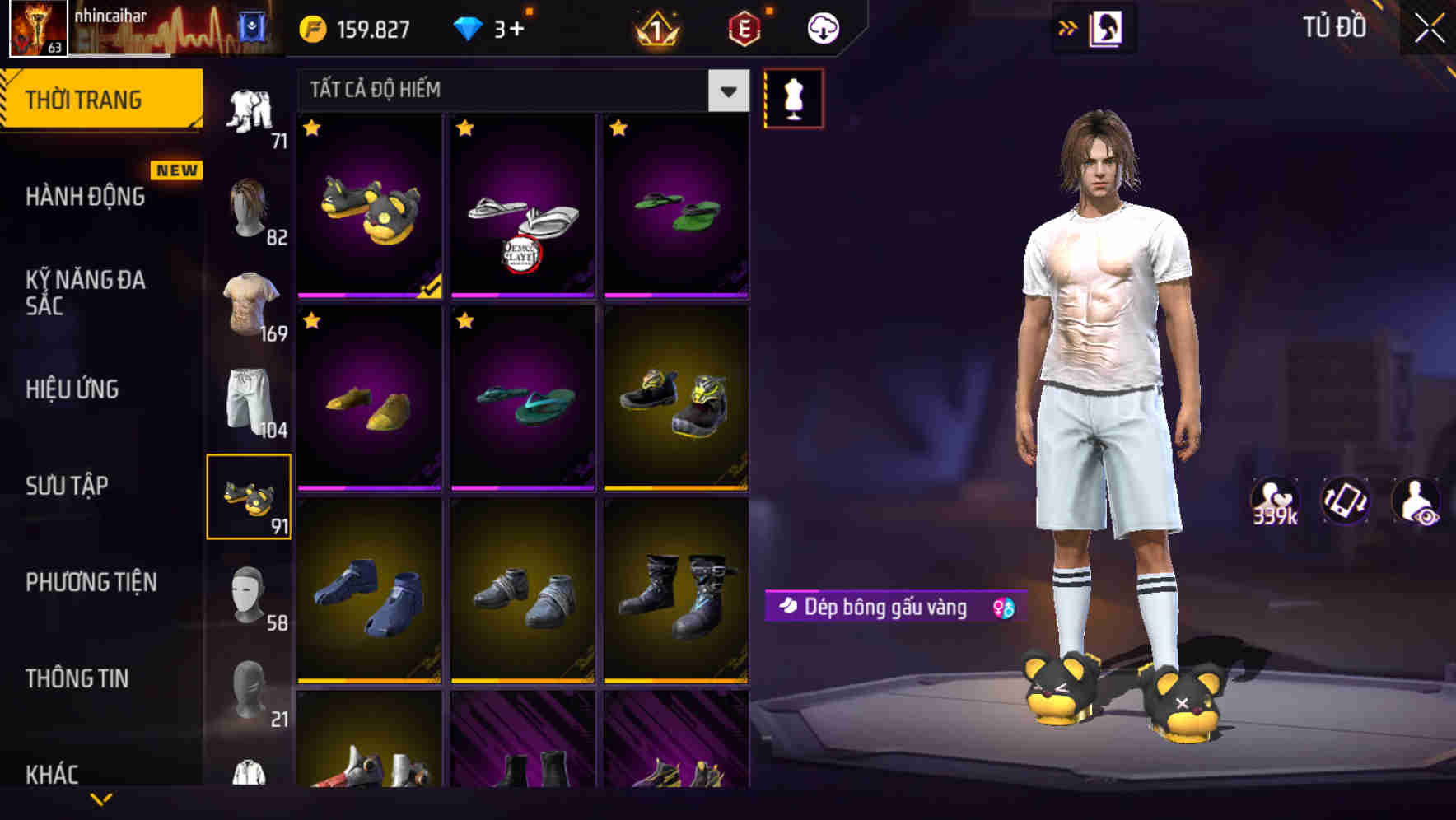
Task: Click the mannequin icon above the character
Action: pos(793,97)
